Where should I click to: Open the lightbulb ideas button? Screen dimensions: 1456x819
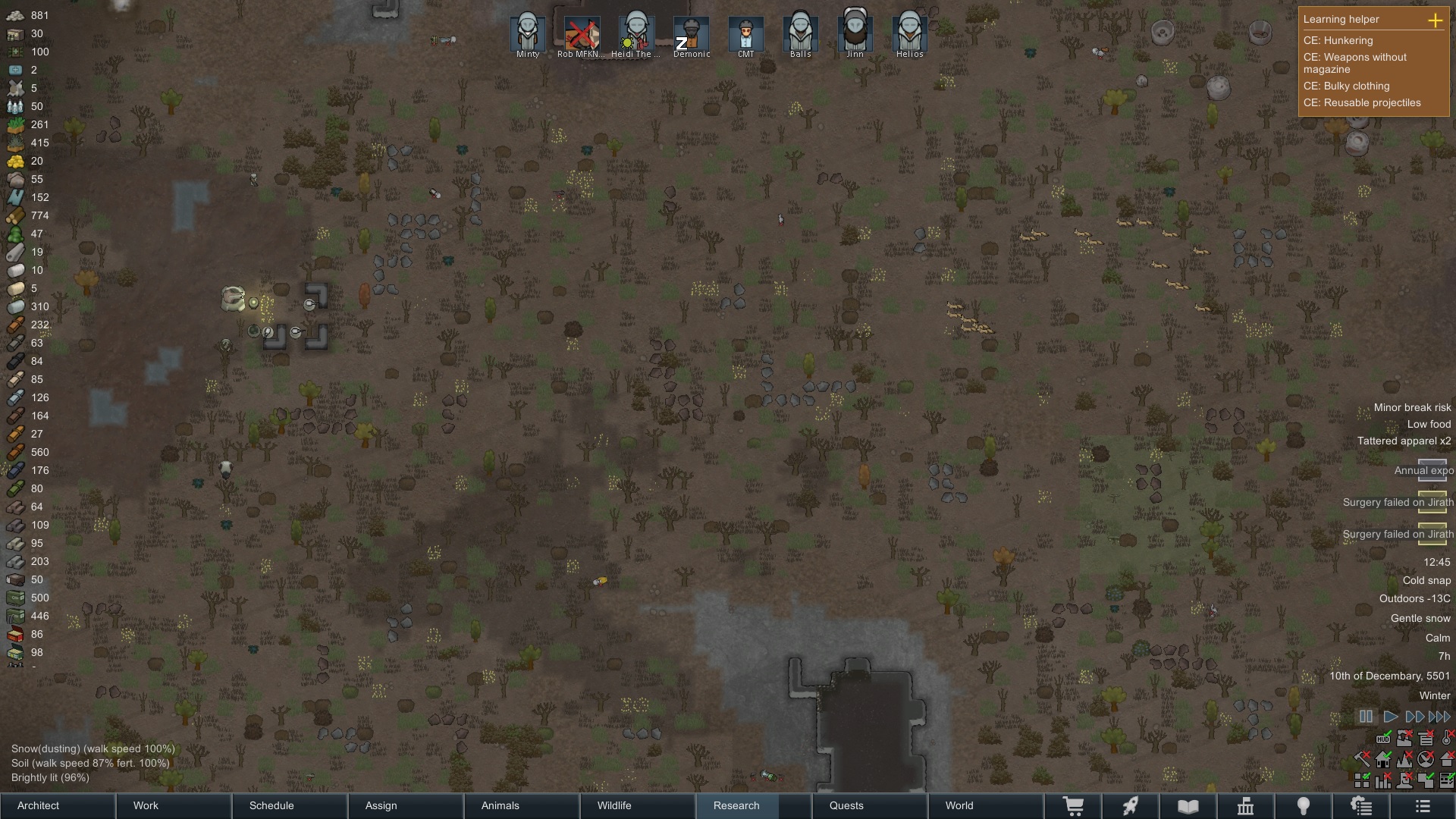click(1303, 806)
